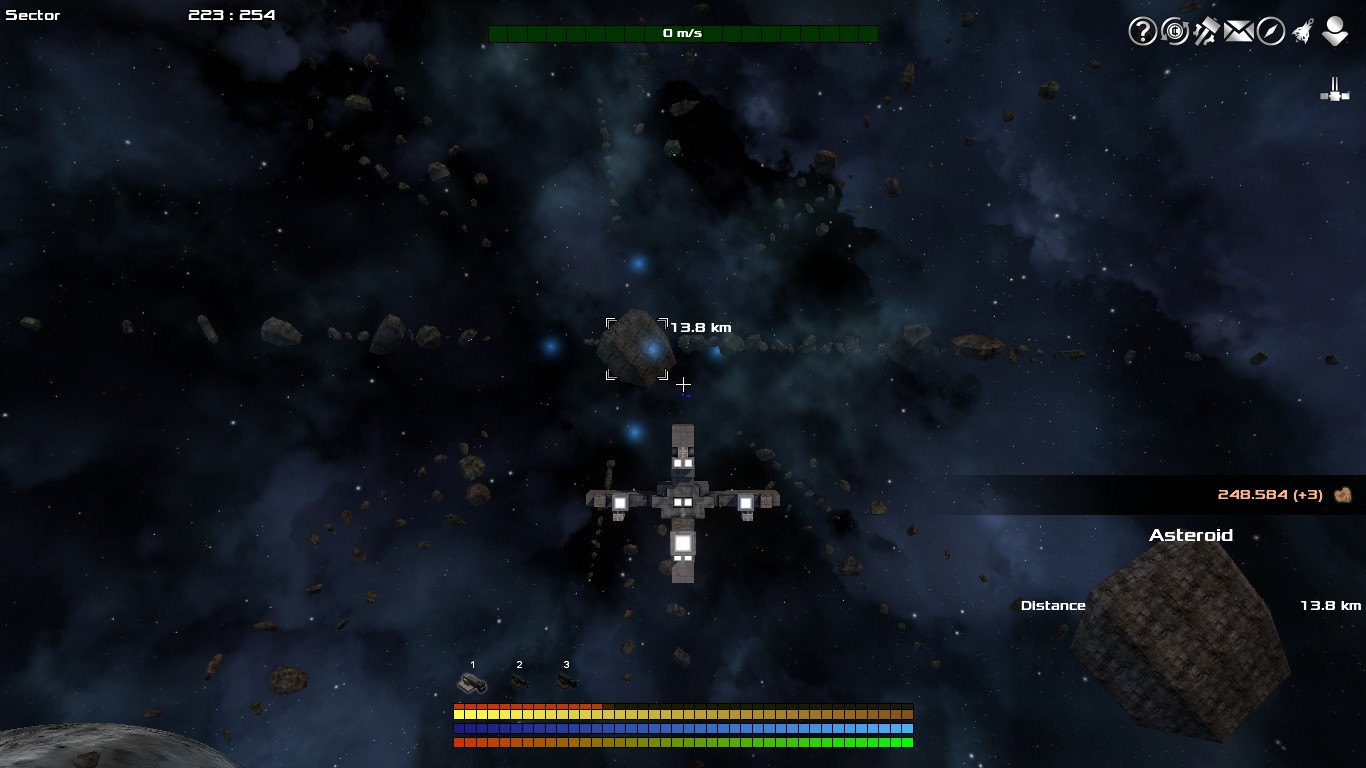This screenshot has width=1366, height=768.
Task: Select weapon group 3 turret icon
Action: tap(567, 683)
